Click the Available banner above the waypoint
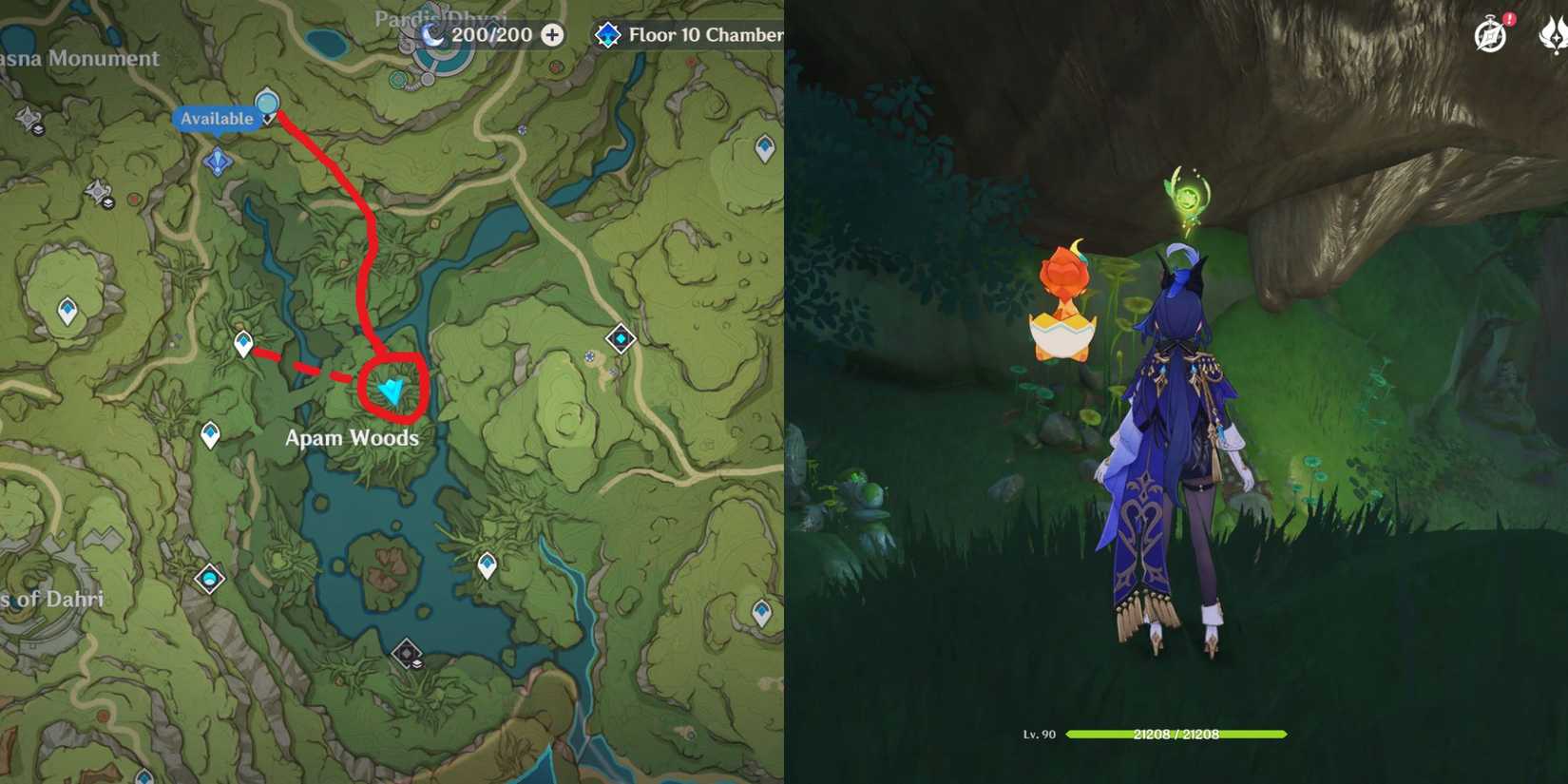 click(x=217, y=119)
